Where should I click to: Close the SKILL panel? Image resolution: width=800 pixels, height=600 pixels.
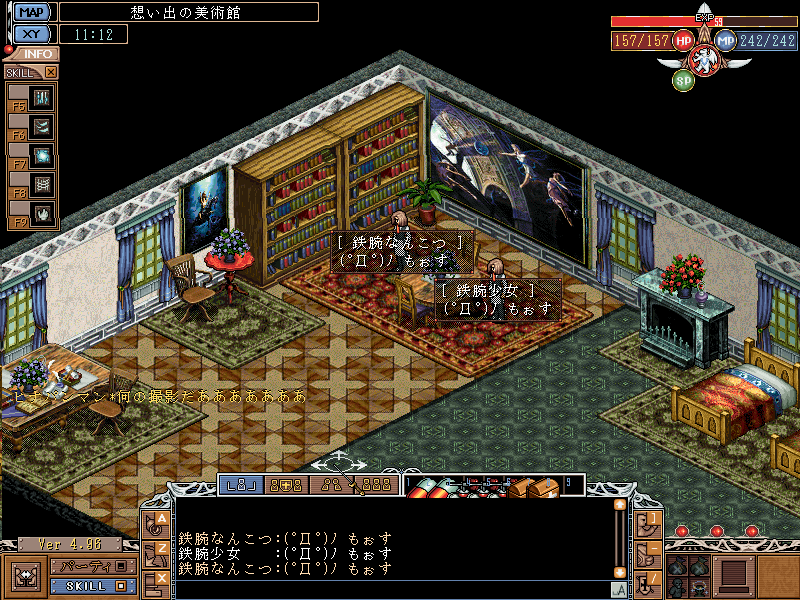tap(51, 72)
